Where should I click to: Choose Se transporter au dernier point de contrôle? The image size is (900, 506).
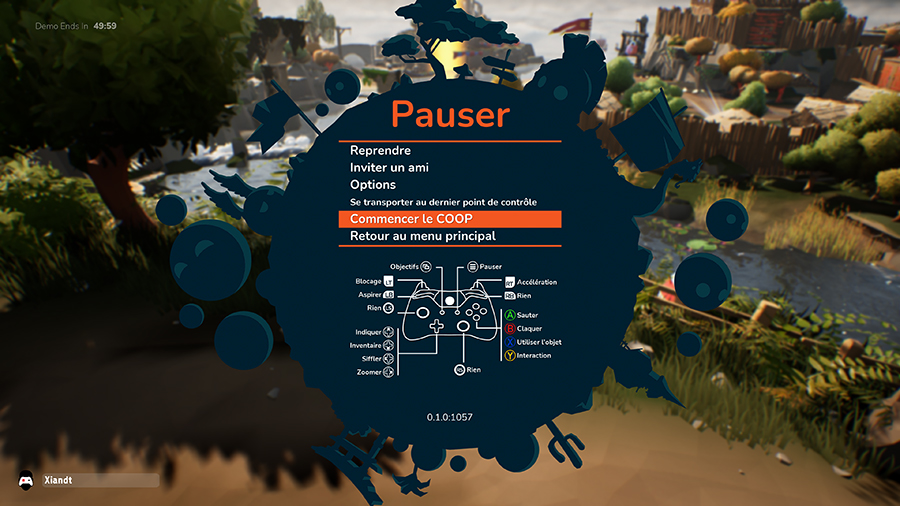[x=443, y=202]
